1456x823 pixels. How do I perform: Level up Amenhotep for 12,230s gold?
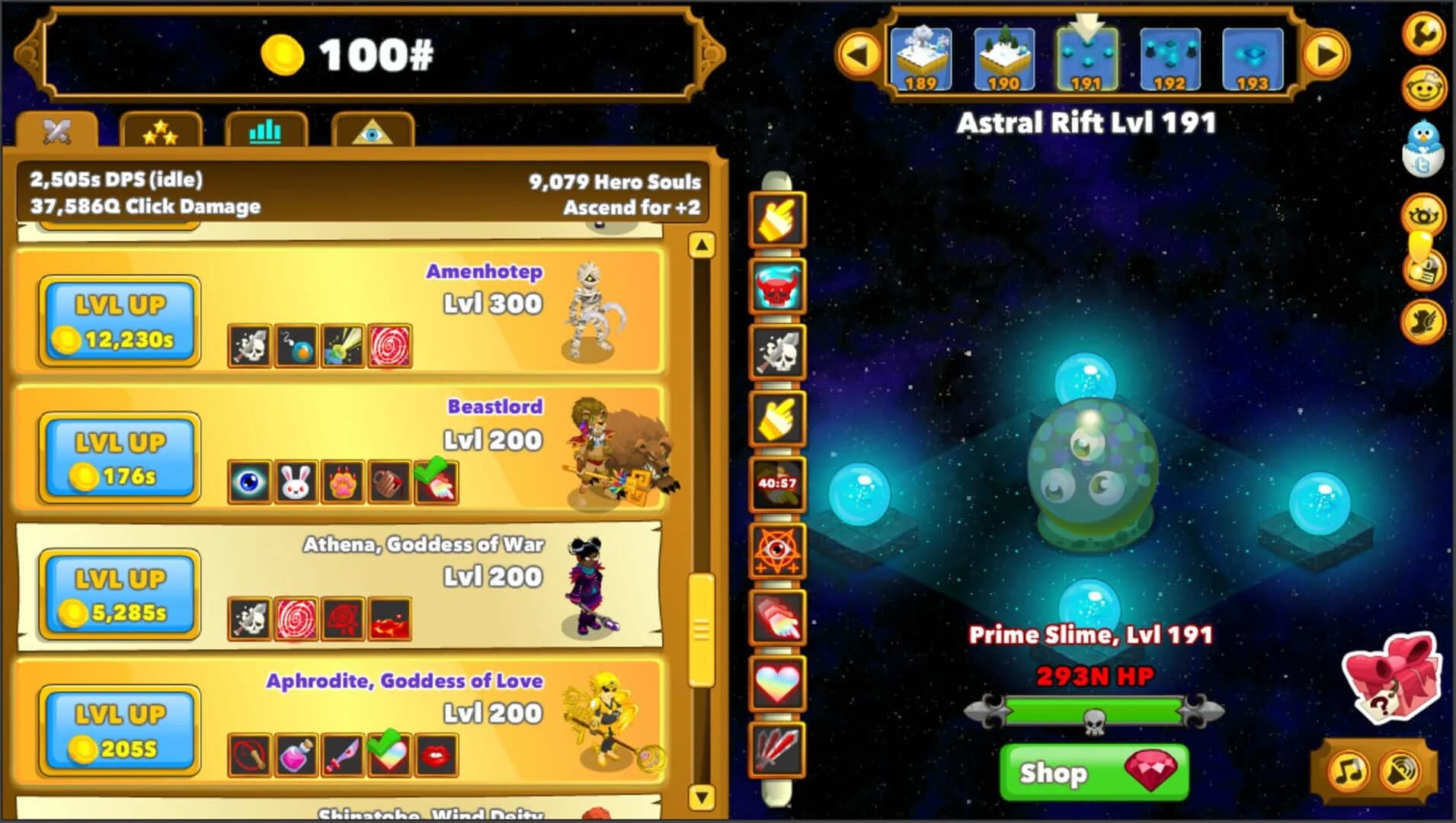pyautogui.click(x=118, y=320)
